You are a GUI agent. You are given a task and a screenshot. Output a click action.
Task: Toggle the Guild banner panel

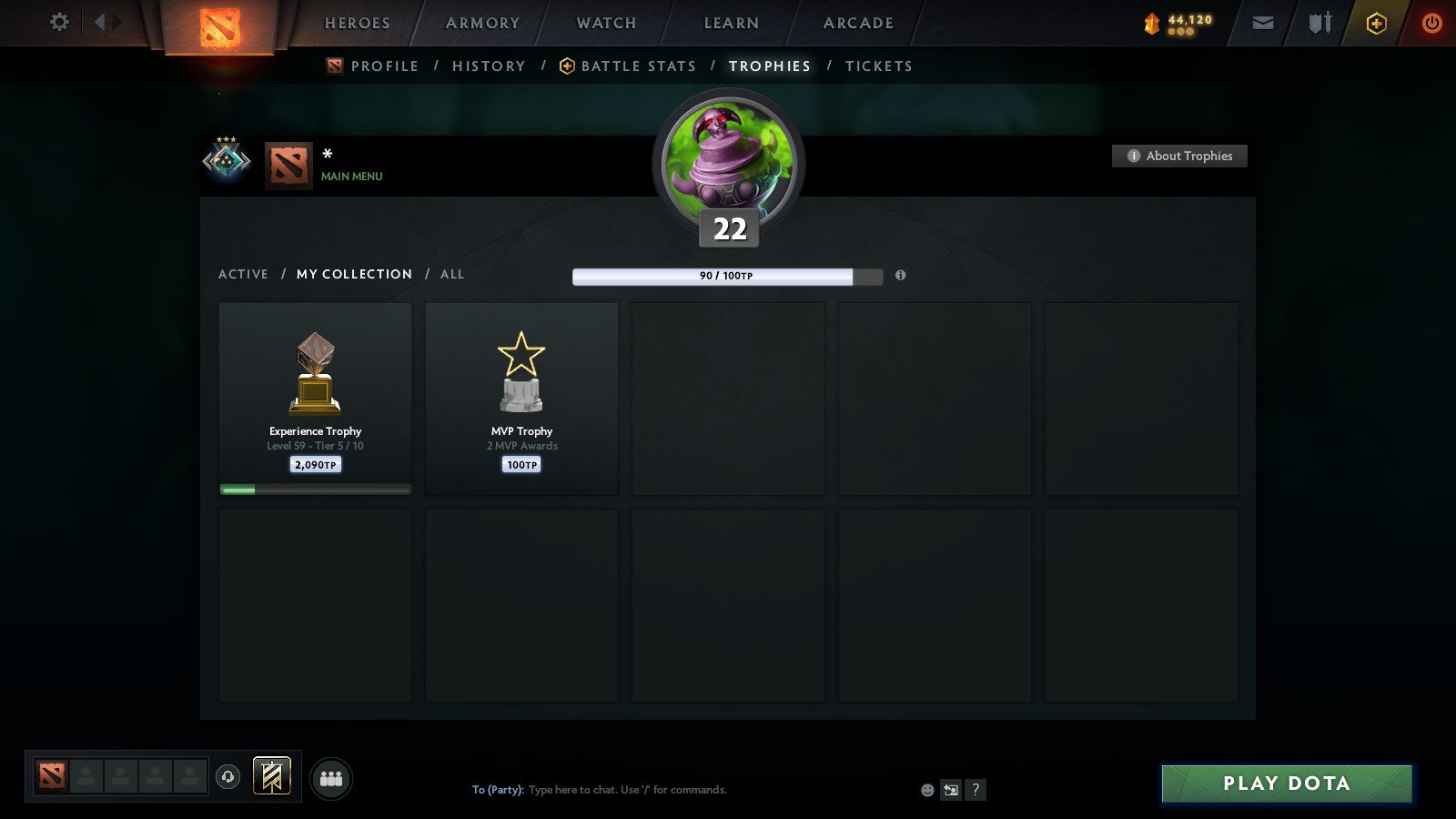(x=270, y=774)
